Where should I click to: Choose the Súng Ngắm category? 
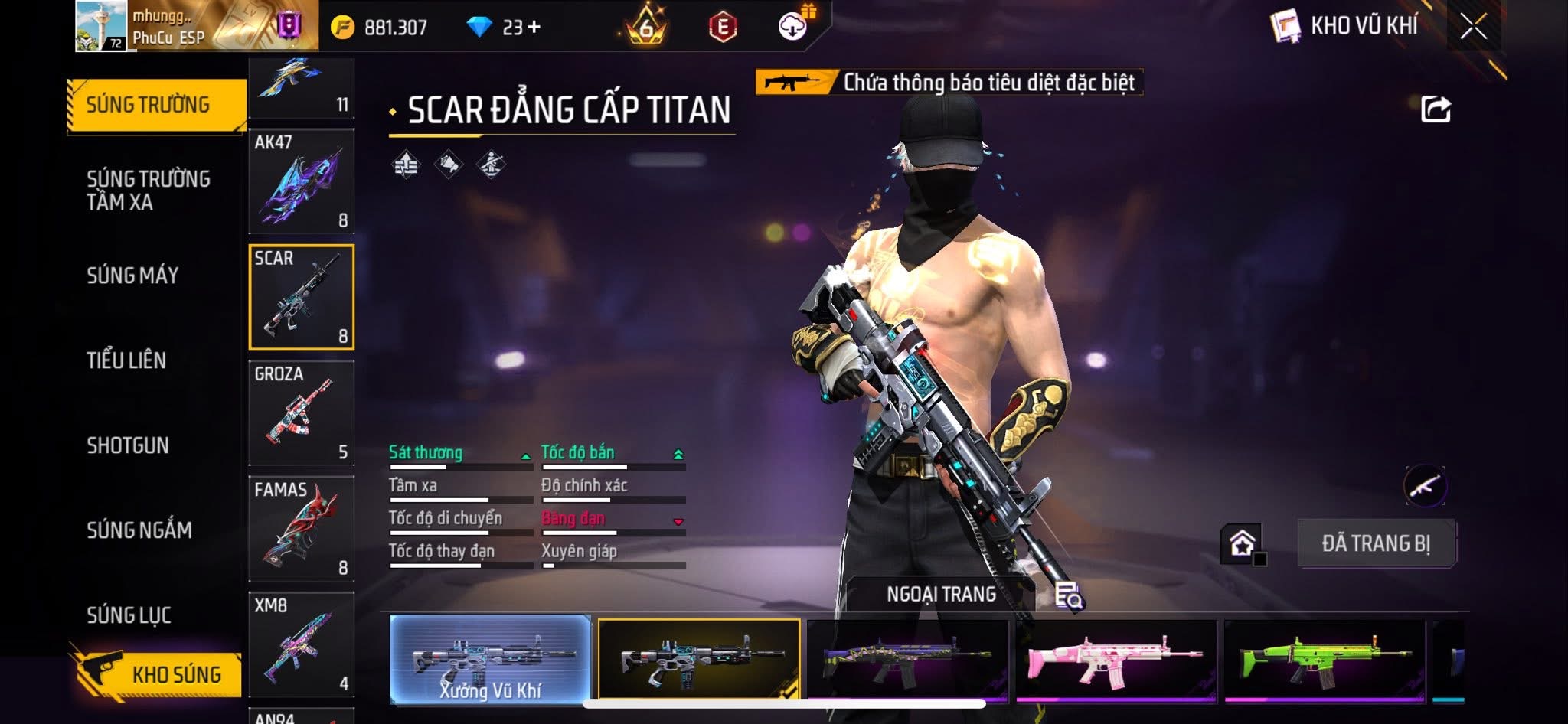pos(139,530)
